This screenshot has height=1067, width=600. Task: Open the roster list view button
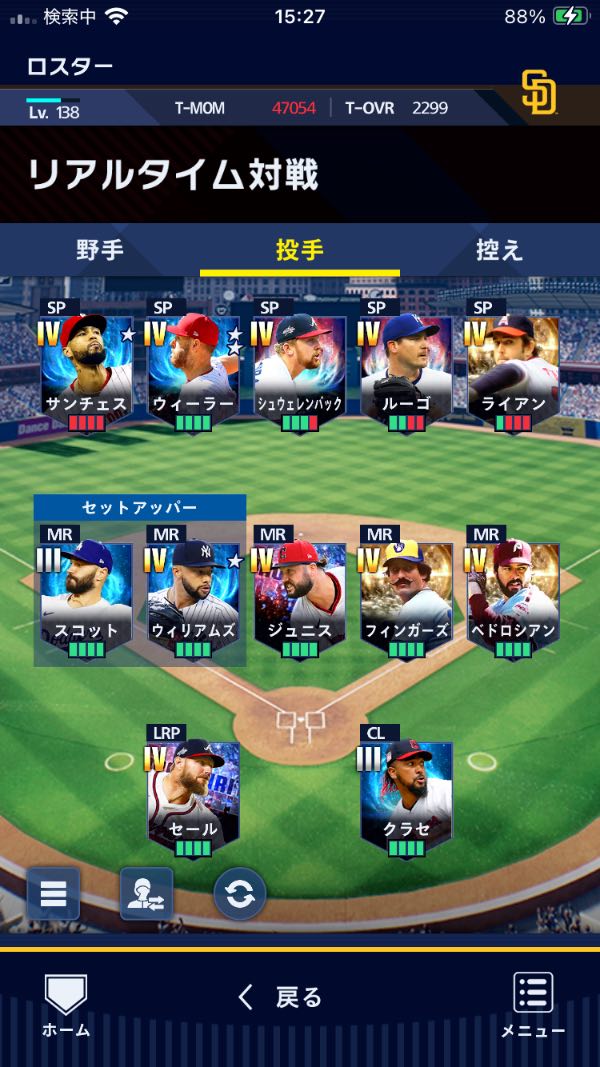click(53, 893)
